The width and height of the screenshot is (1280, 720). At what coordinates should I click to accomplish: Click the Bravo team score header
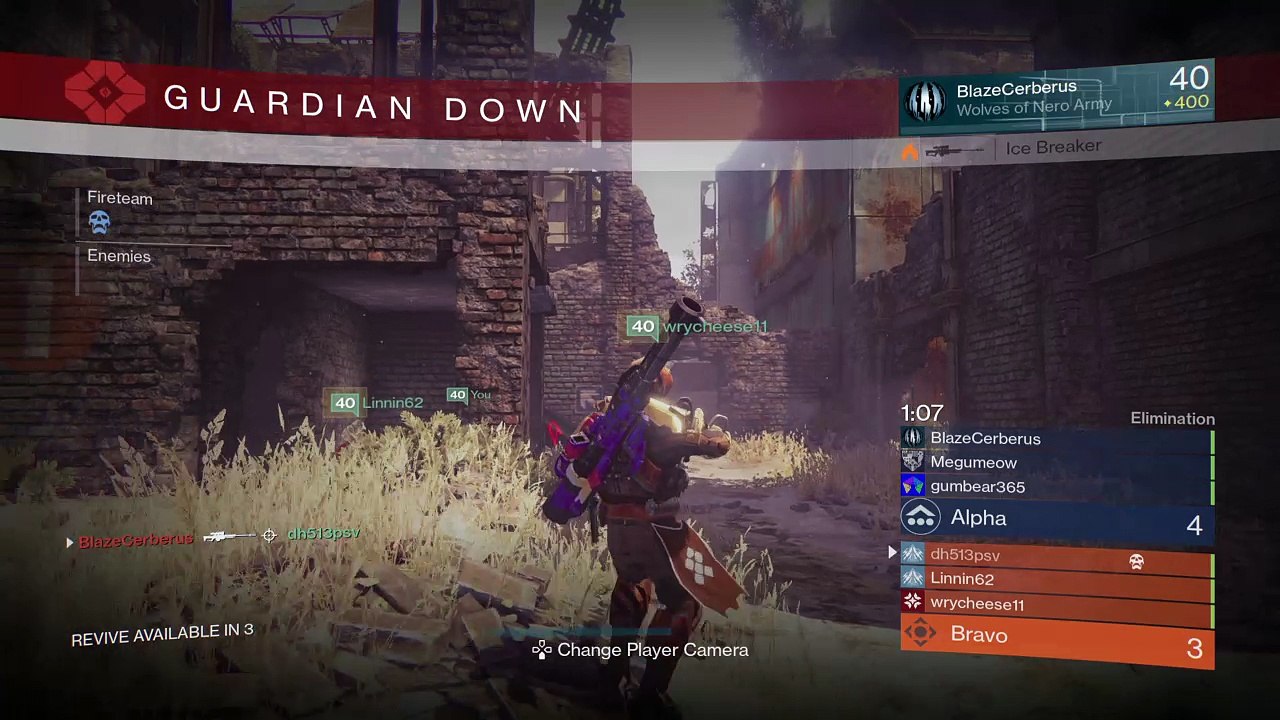tap(1056, 637)
